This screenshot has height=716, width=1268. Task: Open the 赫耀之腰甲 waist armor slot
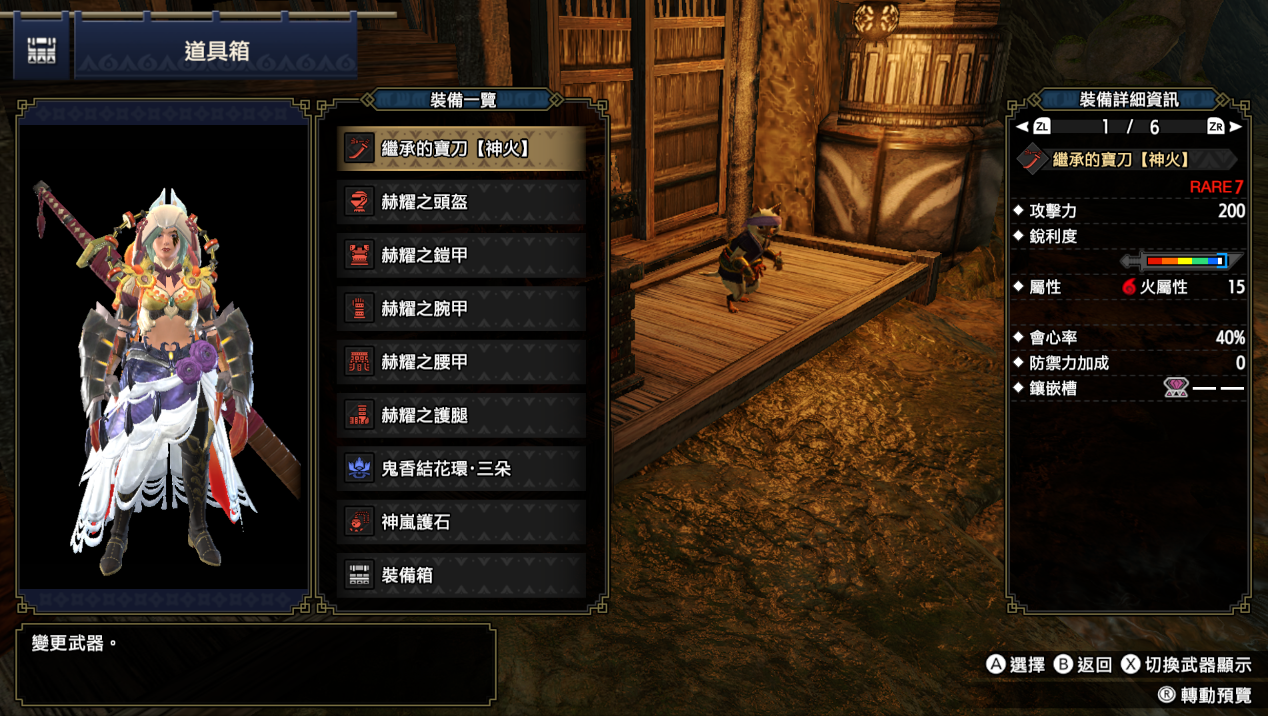[x=461, y=362]
